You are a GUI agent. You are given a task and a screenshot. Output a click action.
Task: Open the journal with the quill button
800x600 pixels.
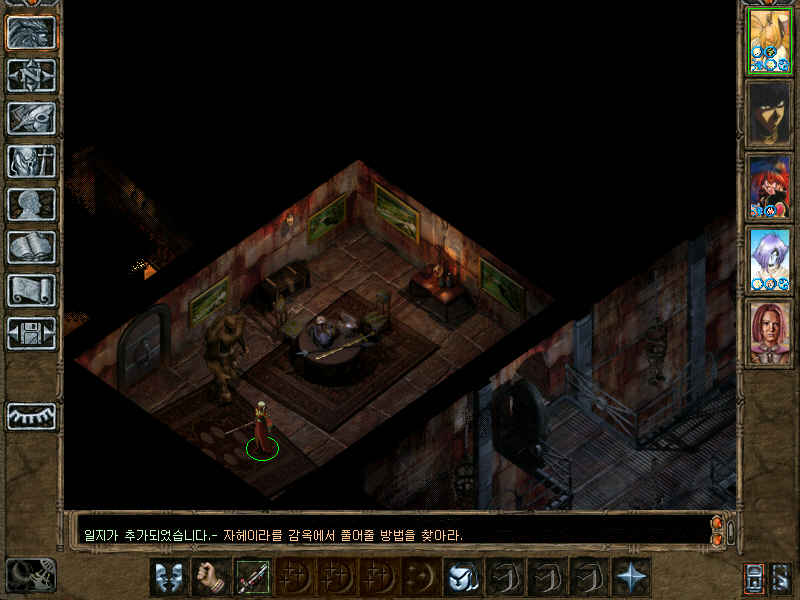pyautogui.click(x=31, y=118)
